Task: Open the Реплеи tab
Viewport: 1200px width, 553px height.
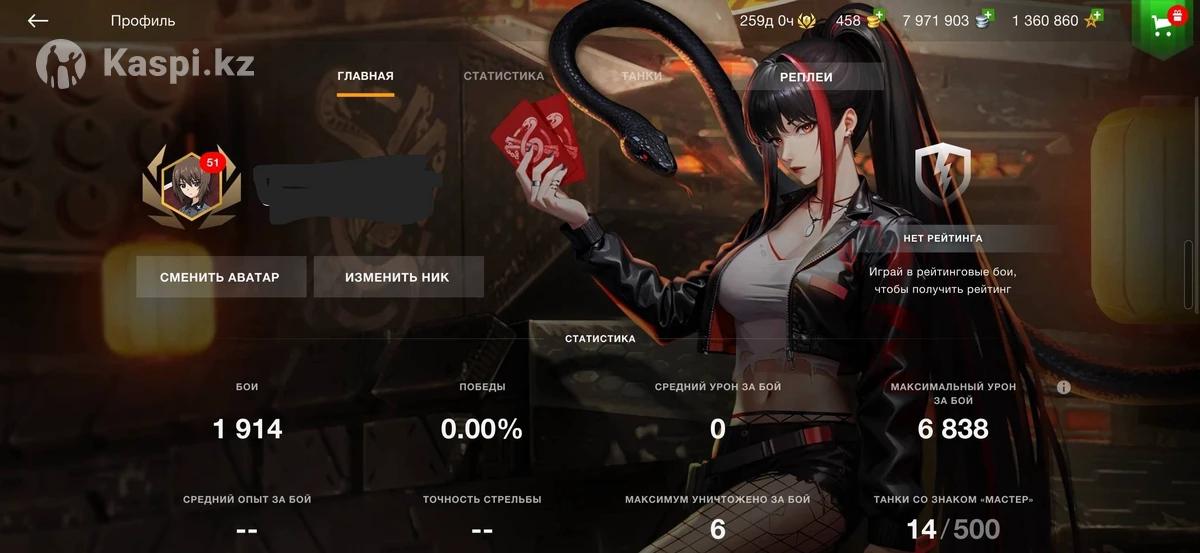Action: pos(806,77)
